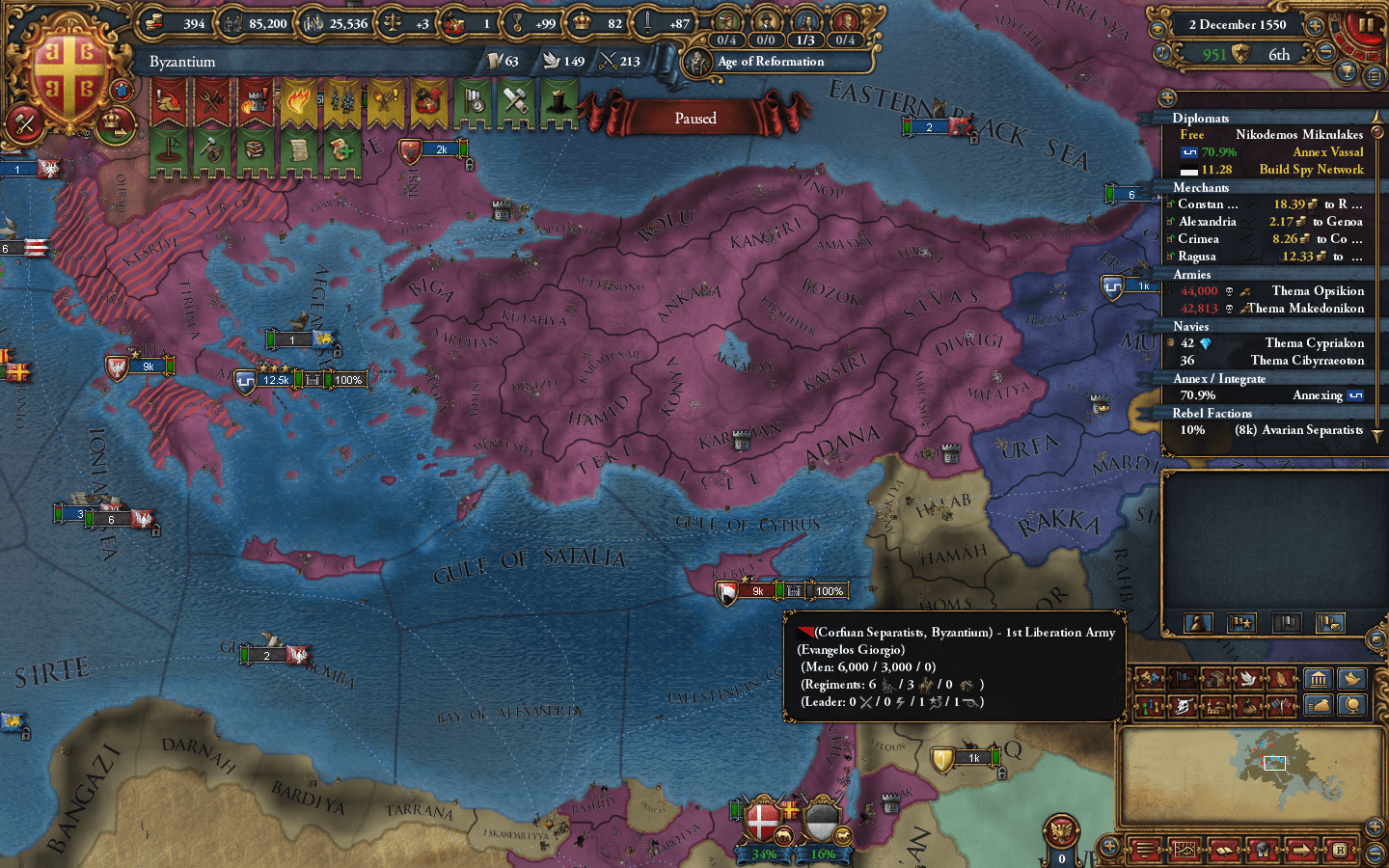Click Build Spy Network in the Diplomats list
Image resolution: width=1389 pixels, height=868 pixels.
(1311, 169)
